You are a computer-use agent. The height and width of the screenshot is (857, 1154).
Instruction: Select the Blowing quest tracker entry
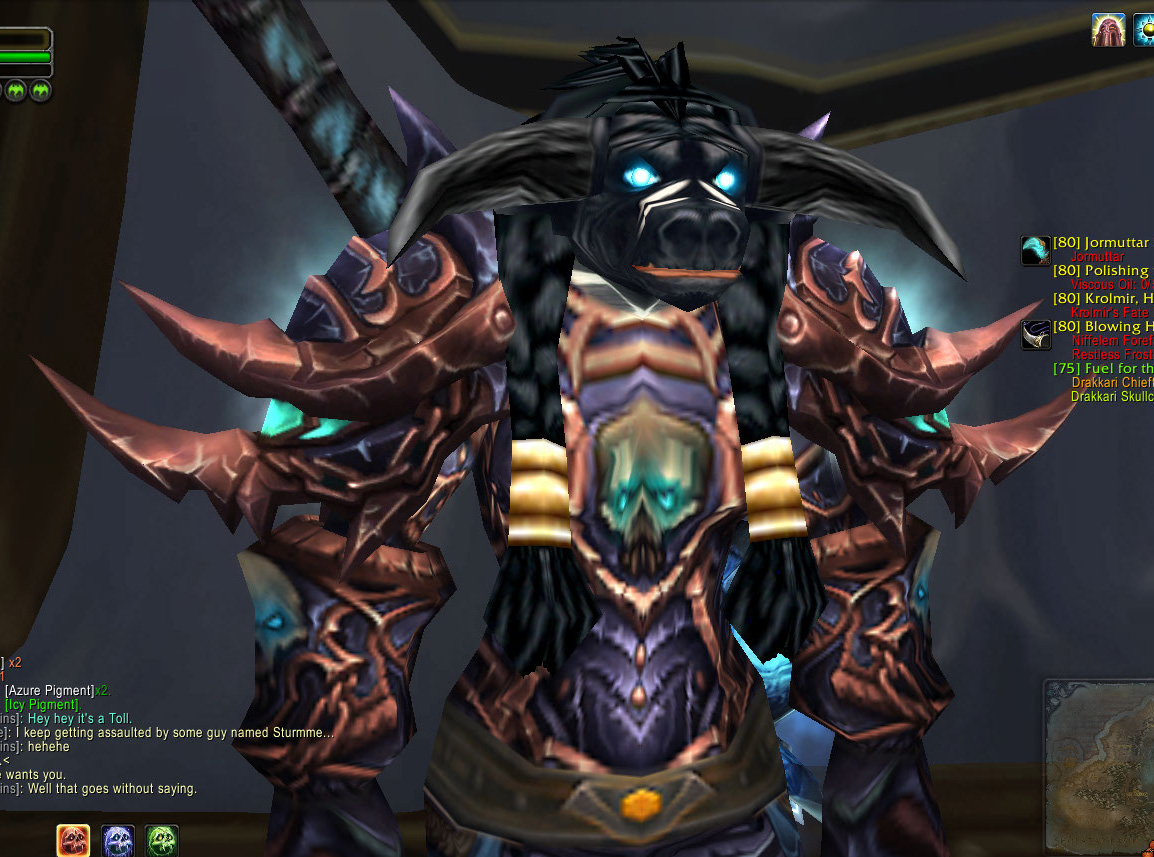click(1102, 326)
